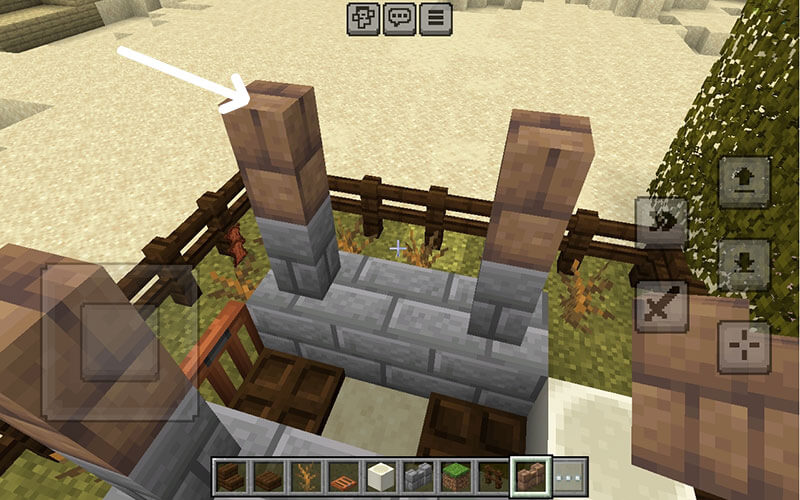Tap the sword attack button

[662, 306]
